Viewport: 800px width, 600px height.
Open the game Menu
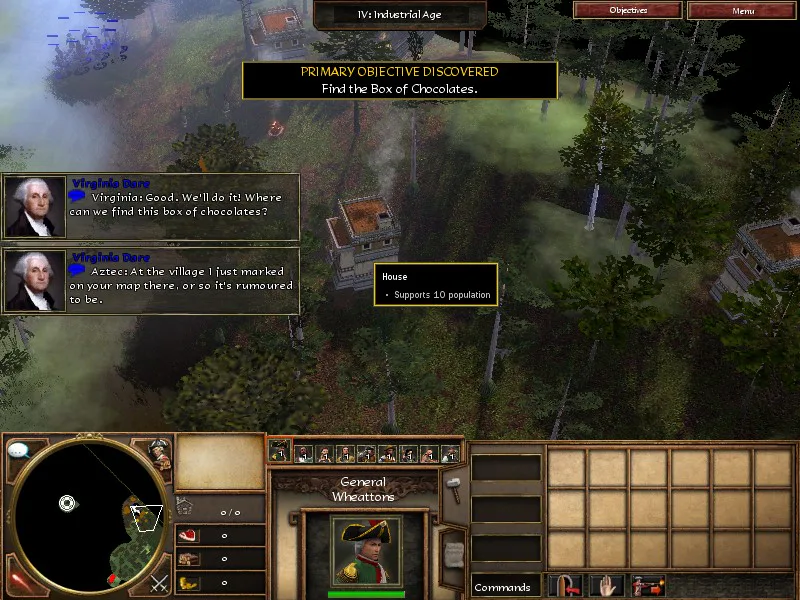click(742, 10)
